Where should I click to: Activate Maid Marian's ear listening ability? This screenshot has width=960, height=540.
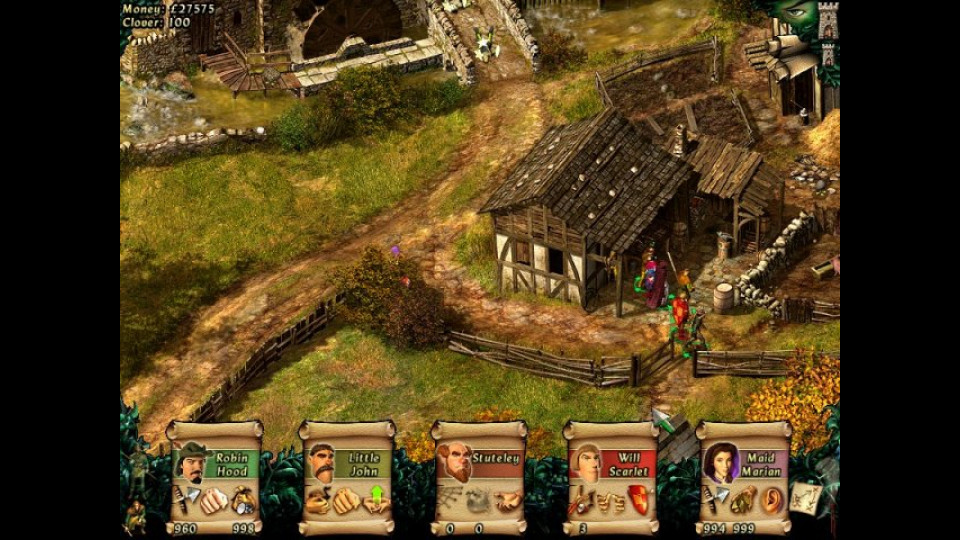(x=770, y=499)
